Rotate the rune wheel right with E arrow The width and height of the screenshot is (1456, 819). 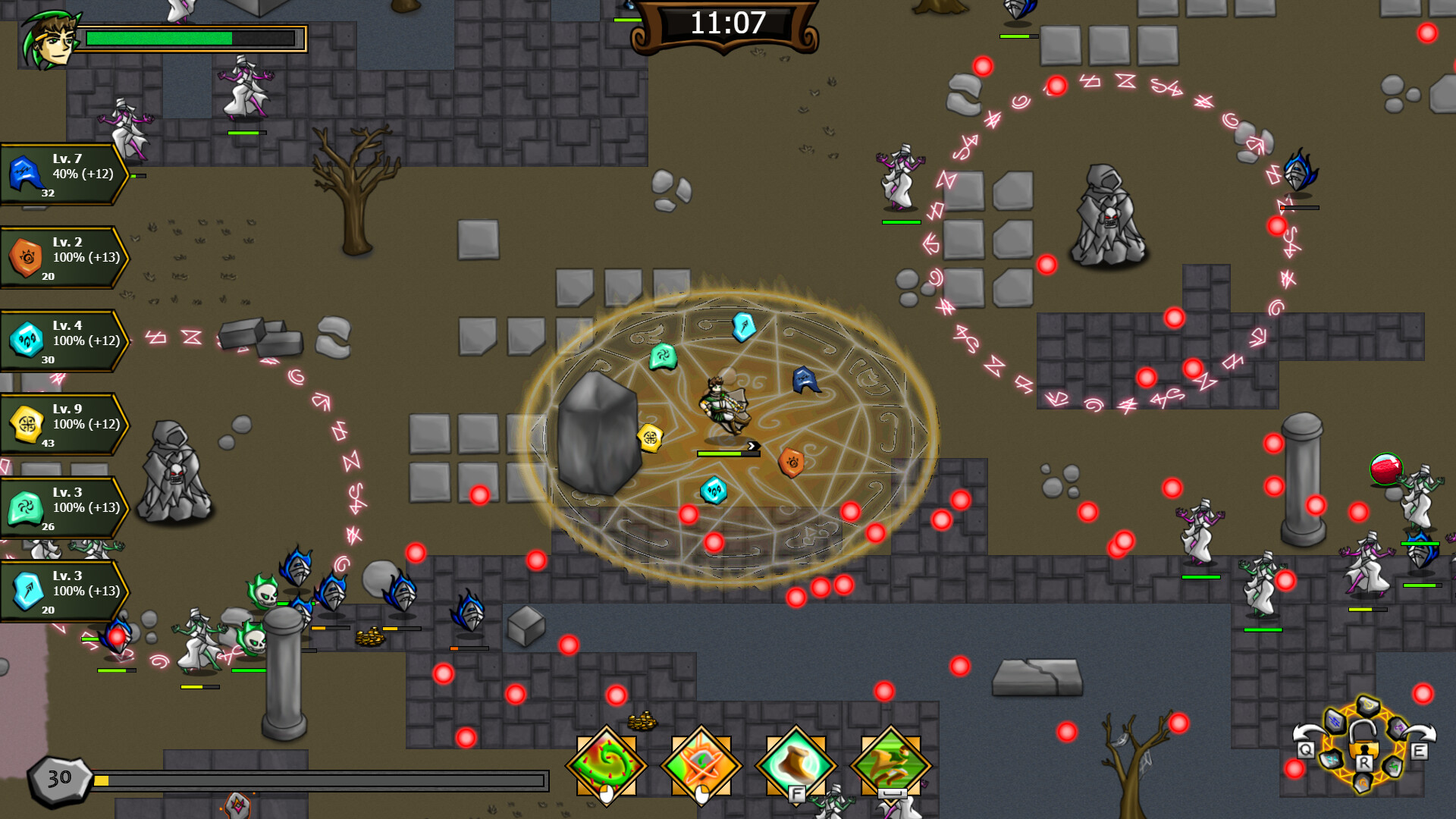point(1420,749)
